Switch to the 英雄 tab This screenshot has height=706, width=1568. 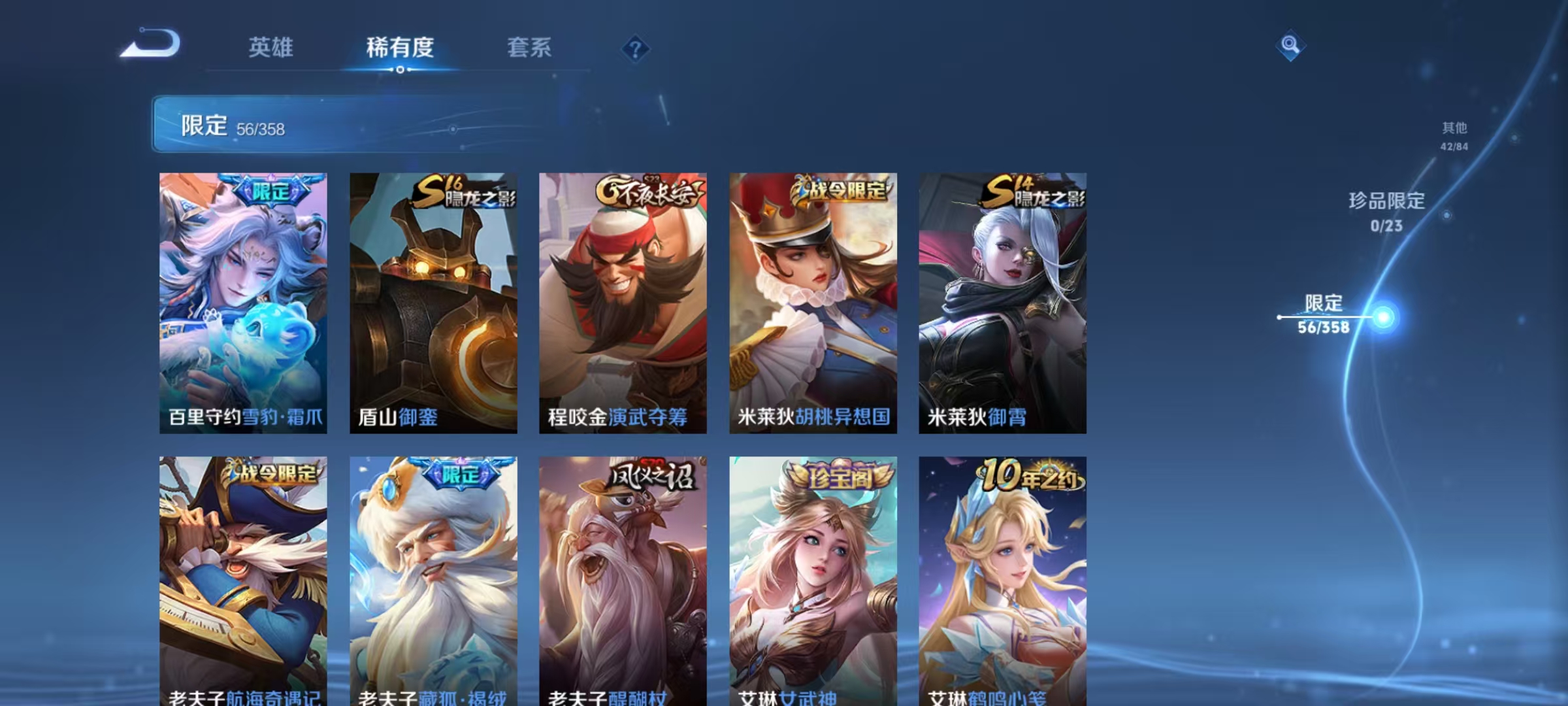tap(271, 48)
